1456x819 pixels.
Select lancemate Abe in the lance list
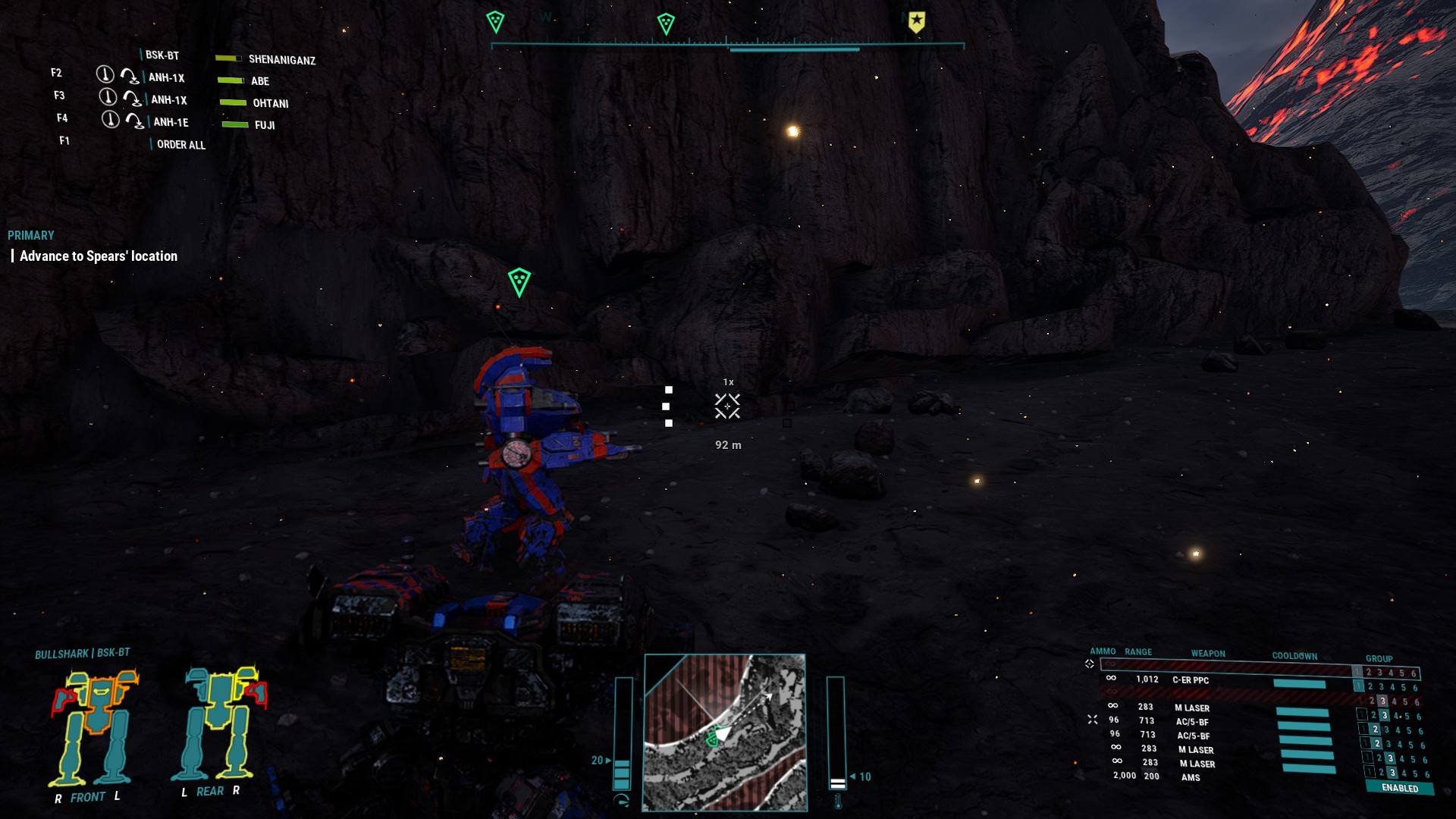(259, 81)
